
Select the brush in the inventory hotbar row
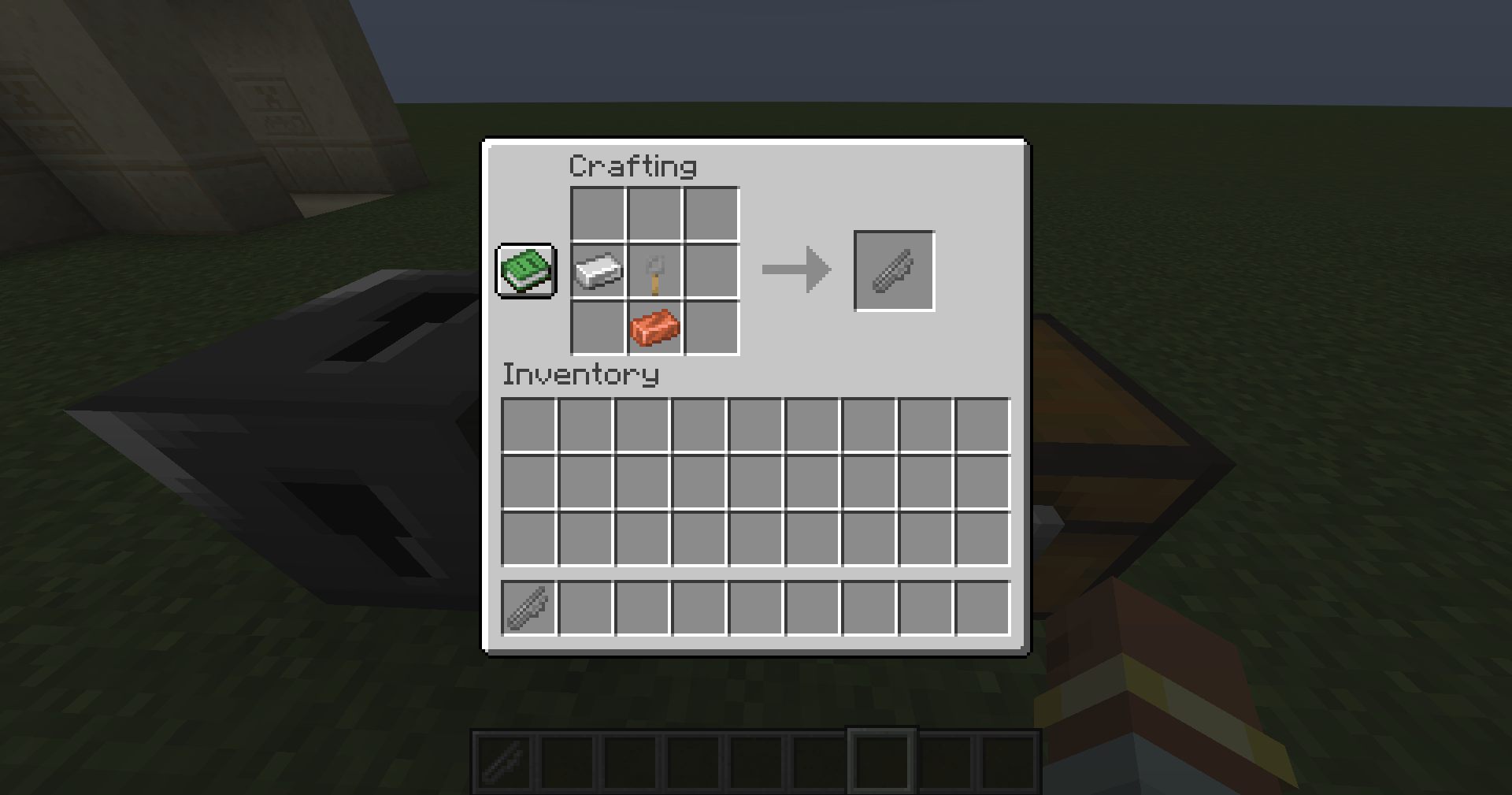(527, 606)
